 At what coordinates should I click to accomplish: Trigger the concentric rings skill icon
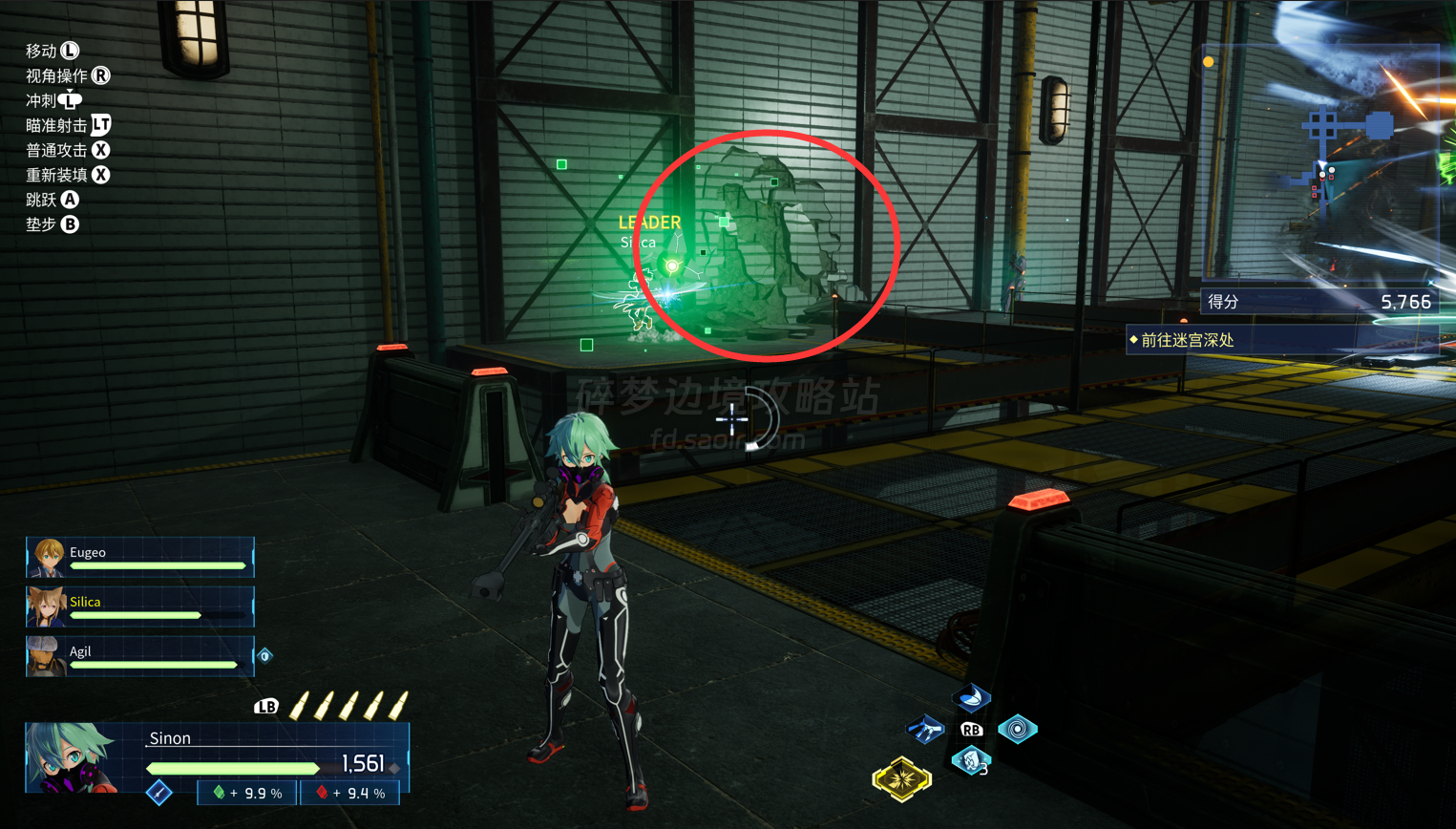tap(1018, 730)
